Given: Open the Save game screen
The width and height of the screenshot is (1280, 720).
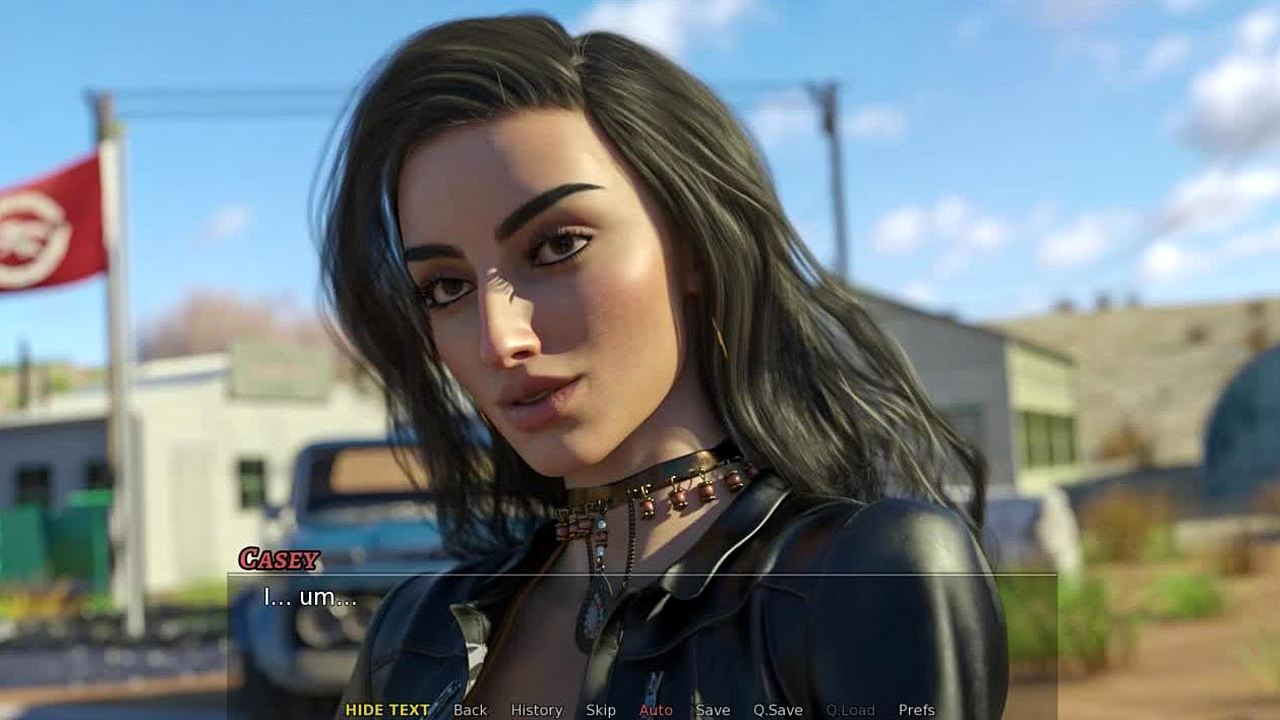Looking at the screenshot, I should pos(713,710).
